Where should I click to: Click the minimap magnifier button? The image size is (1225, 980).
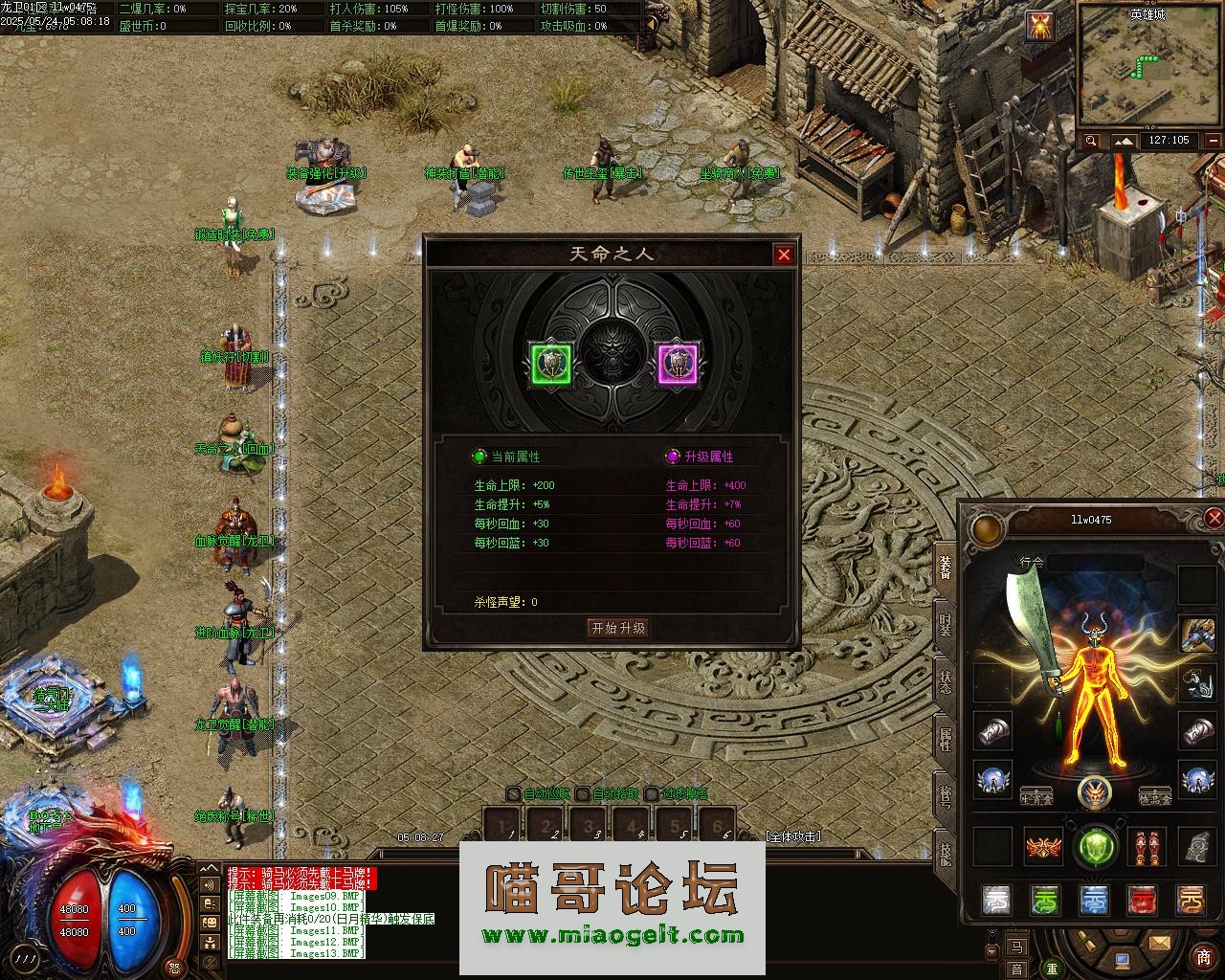pos(1092,141)
